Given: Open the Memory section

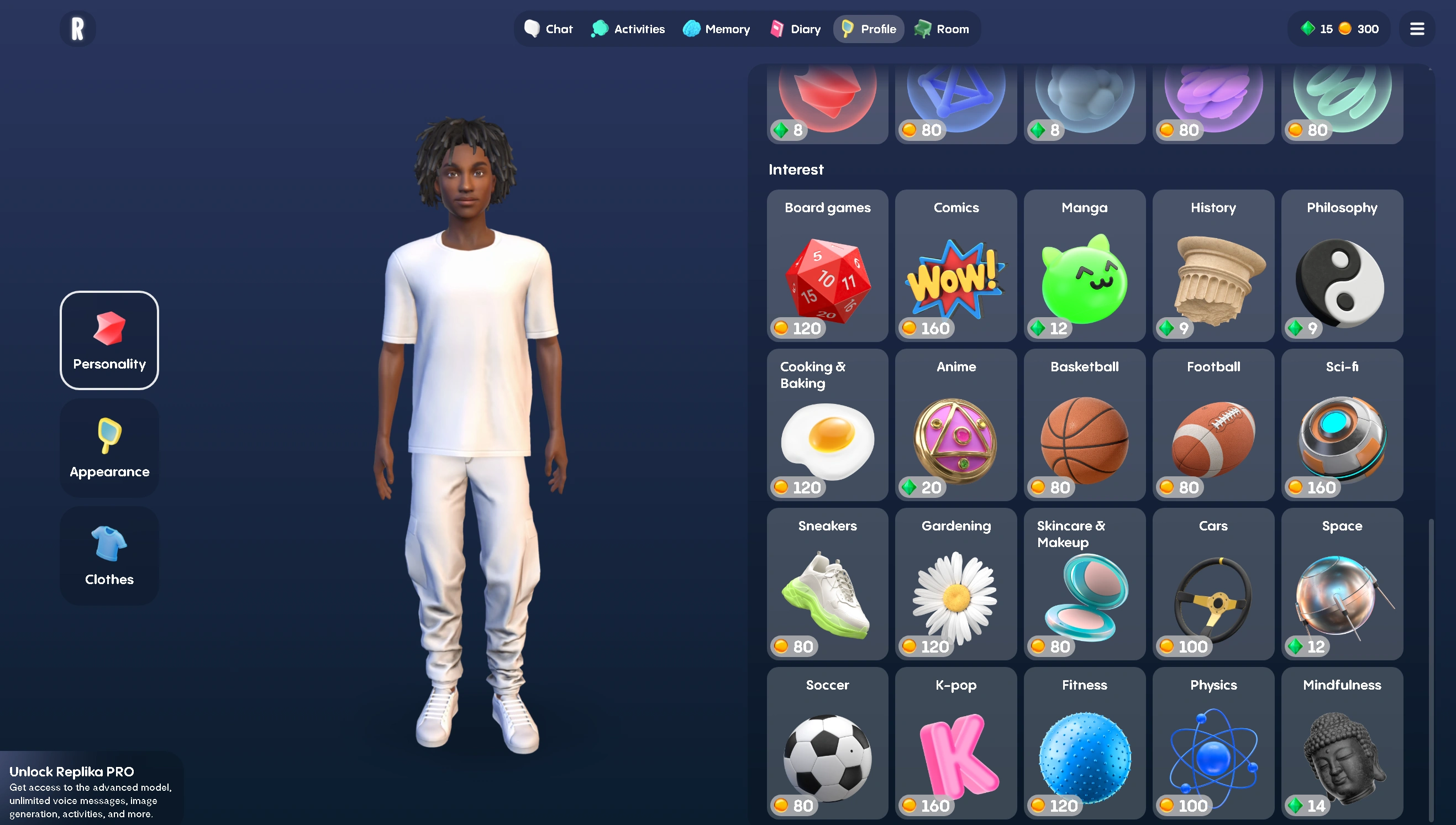Looking at the screenshot, I should point(716,28).
